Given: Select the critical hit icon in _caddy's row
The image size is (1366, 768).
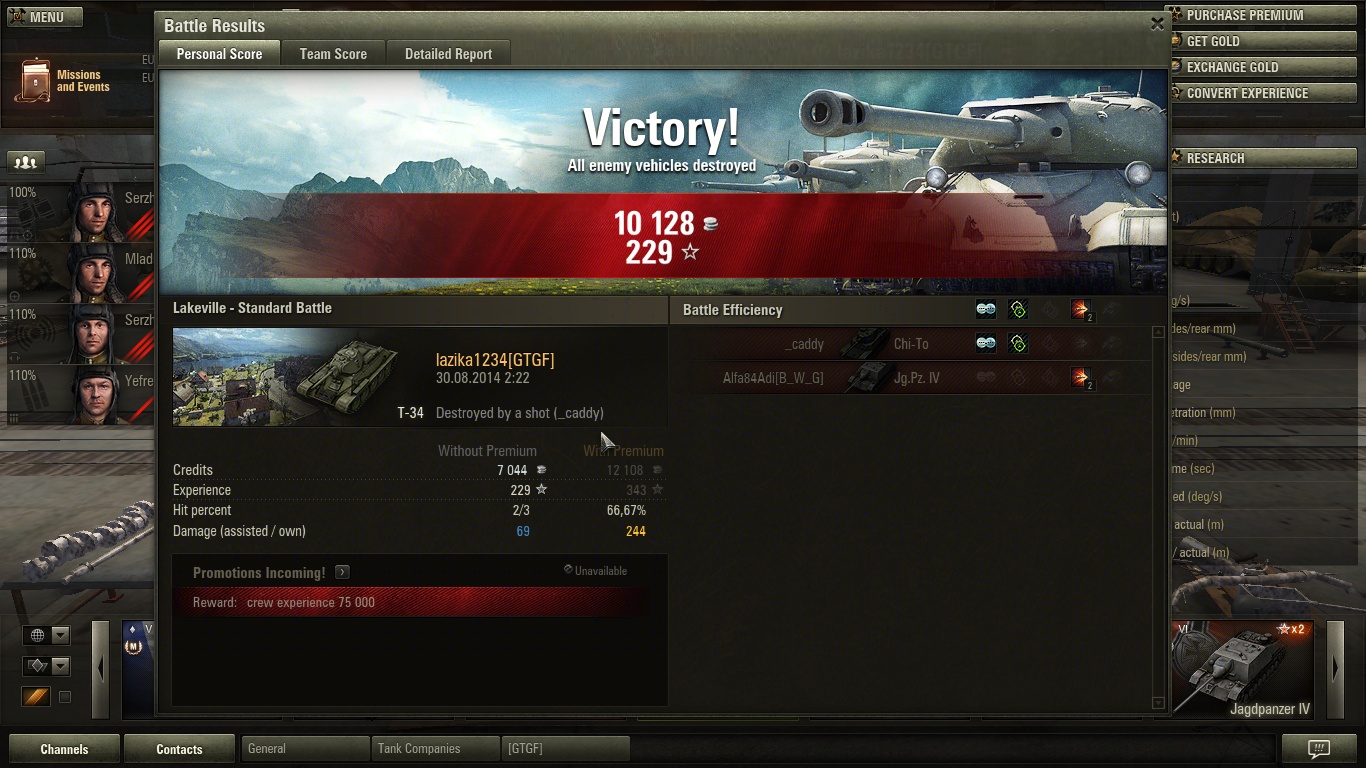Looking at the screenshot, I should (1018, 343).
